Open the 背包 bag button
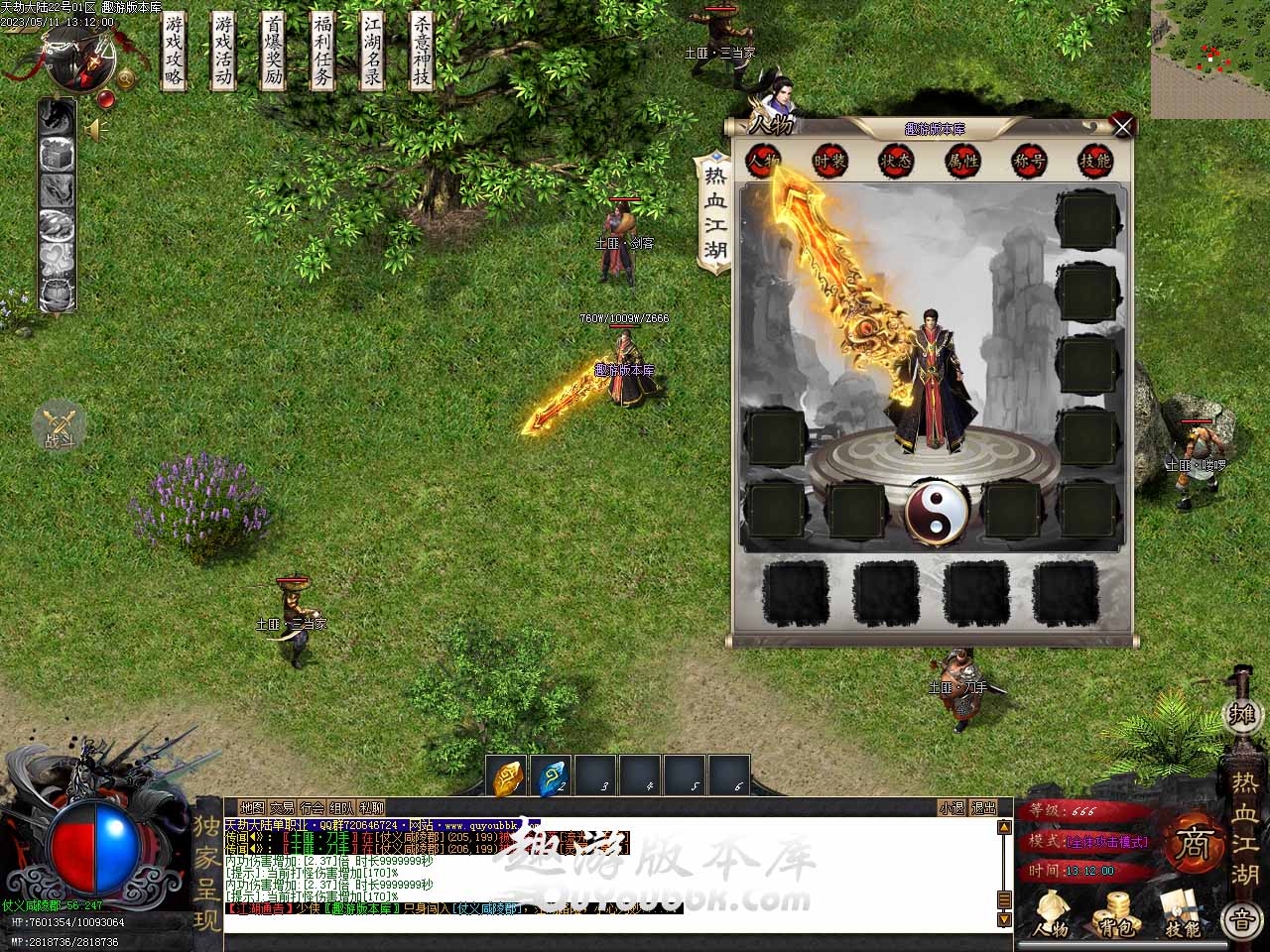This screenshot has width=1270, height=952. point(1116,913)
